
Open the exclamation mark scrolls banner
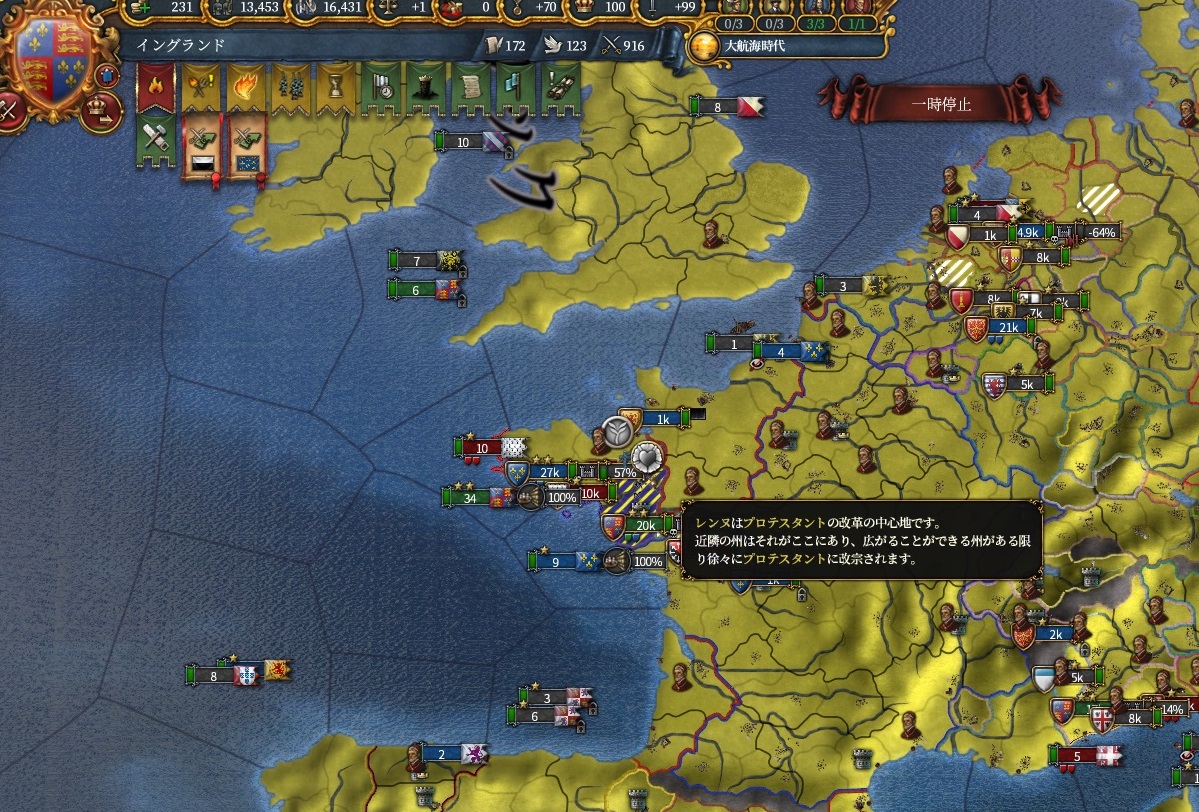tap(559, 87)
